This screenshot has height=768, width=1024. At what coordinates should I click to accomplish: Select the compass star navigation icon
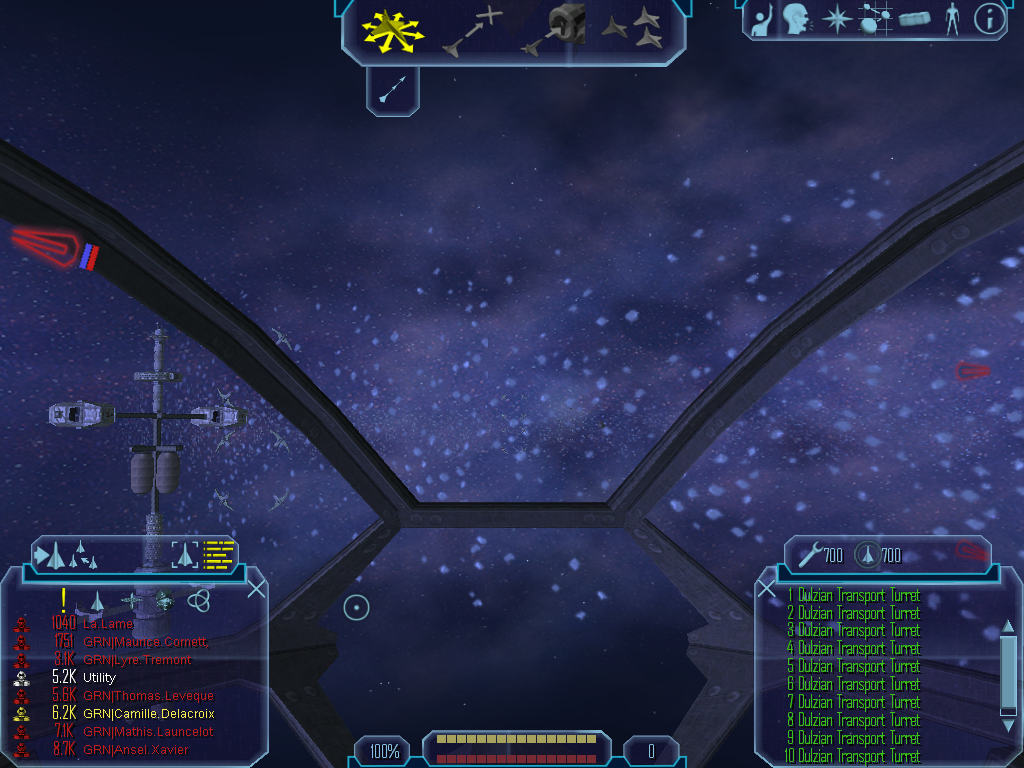click(x=835, y=19)
